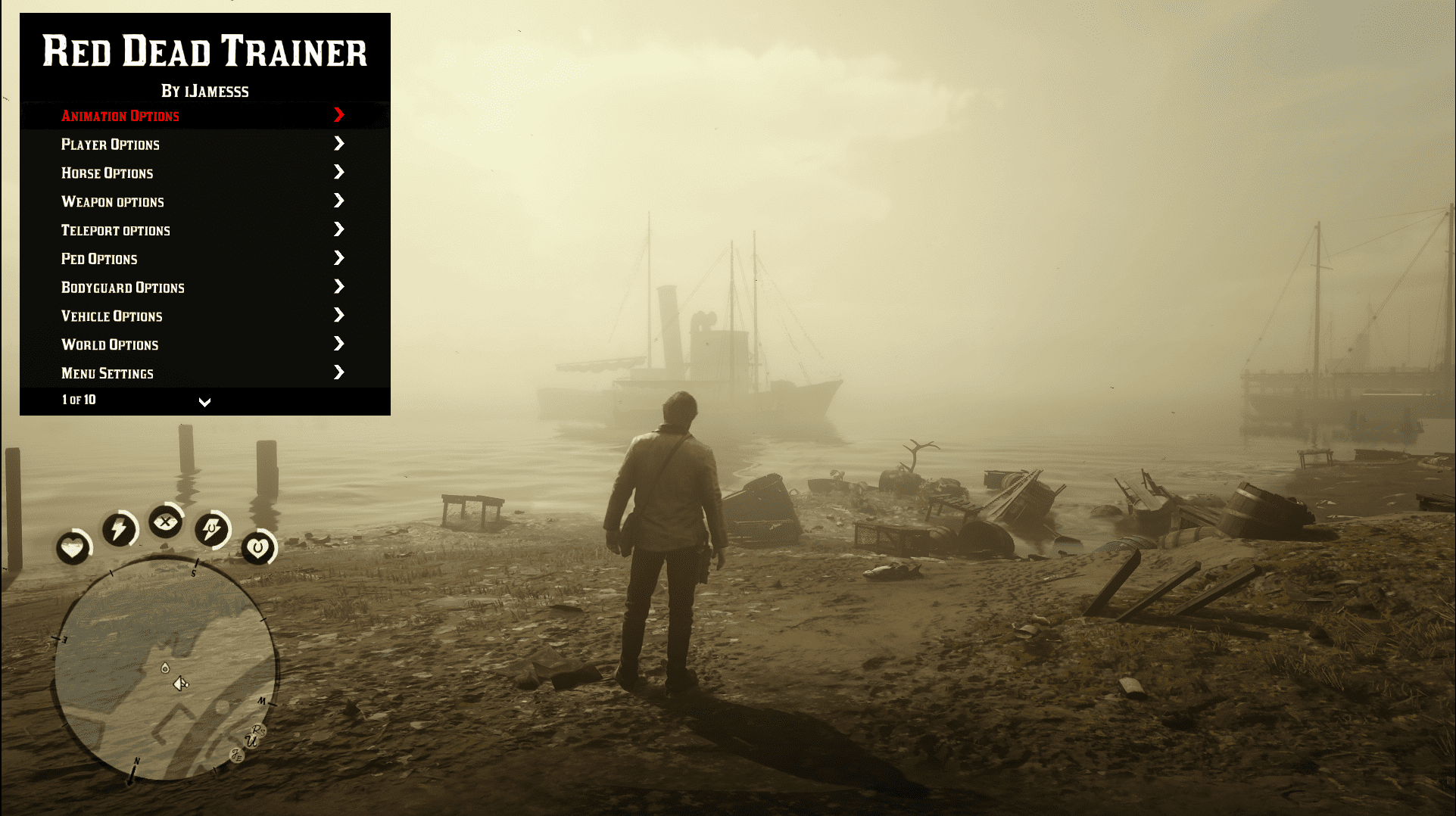Click the north indicator on the minimap compass

coord(136,761)
